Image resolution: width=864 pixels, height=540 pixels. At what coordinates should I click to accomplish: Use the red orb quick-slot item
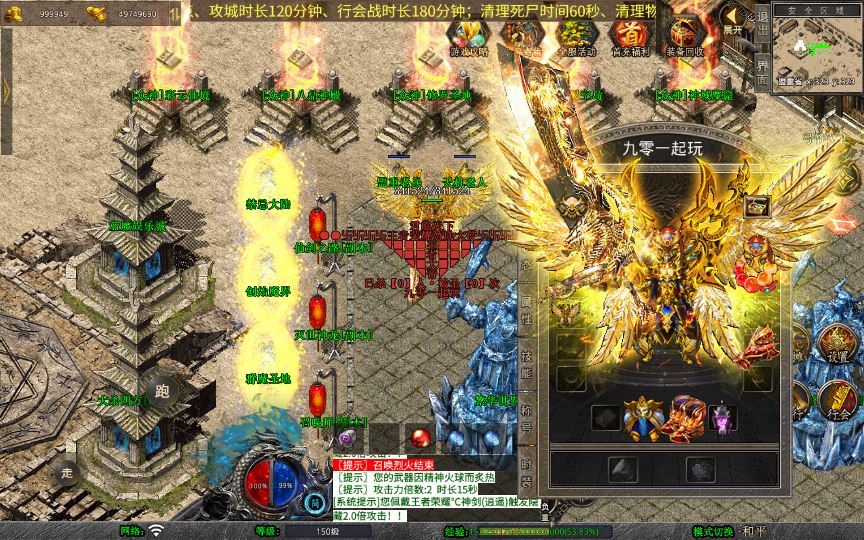[x=421, y=437]
